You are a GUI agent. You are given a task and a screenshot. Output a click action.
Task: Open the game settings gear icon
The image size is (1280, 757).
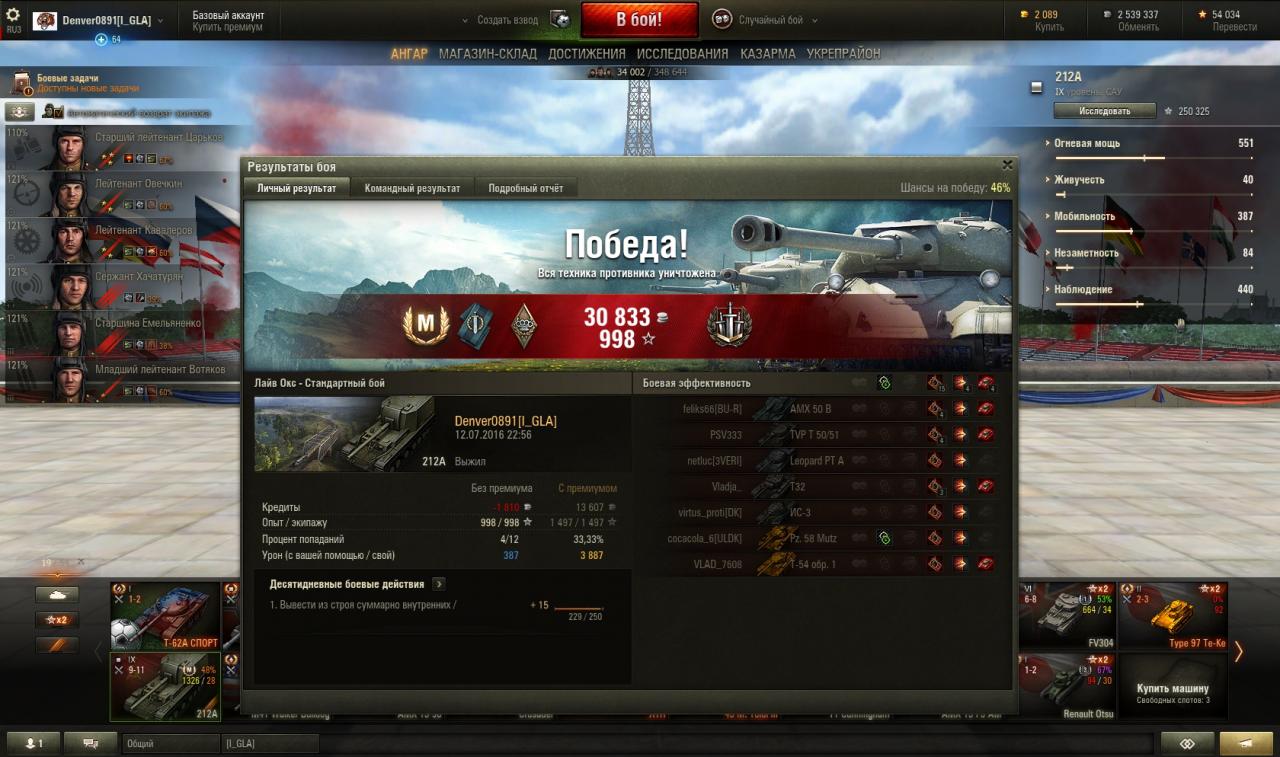pos(13,15)
